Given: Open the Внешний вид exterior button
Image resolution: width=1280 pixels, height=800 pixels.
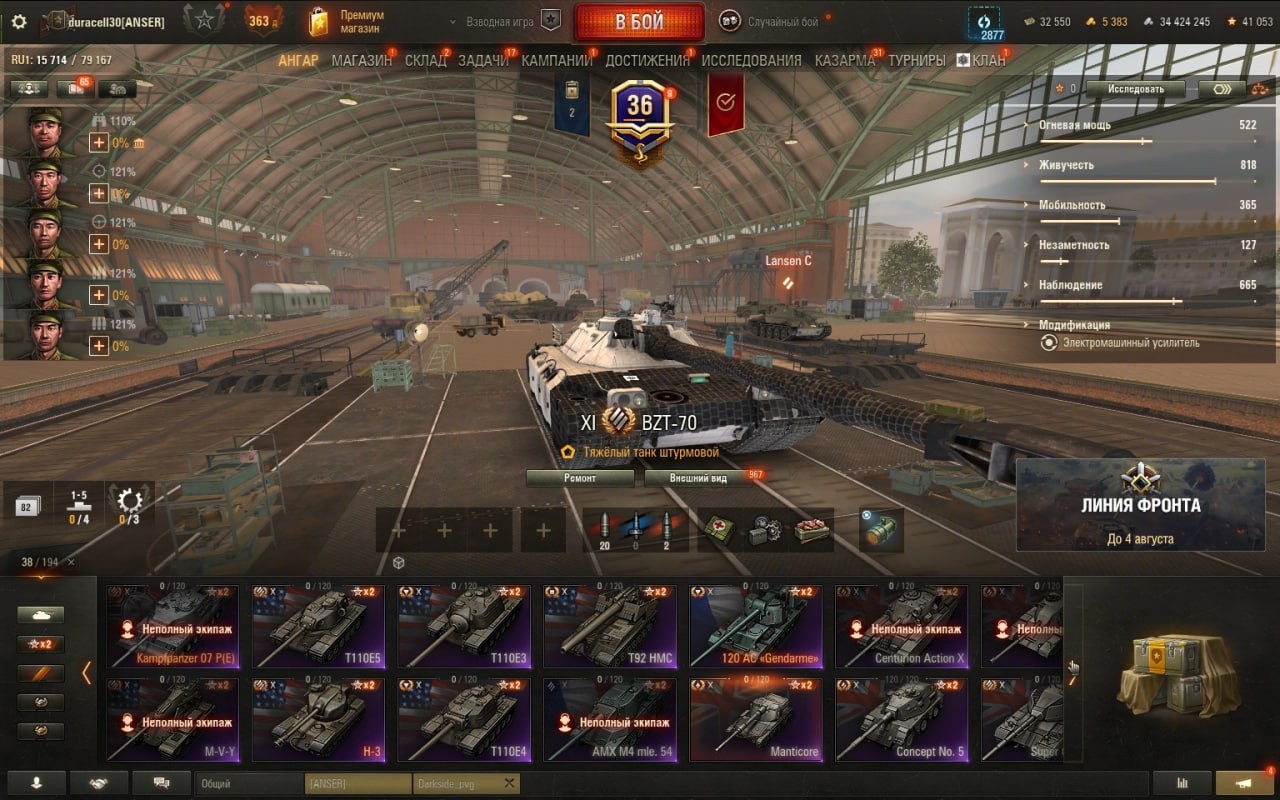Looking at the screenshot, I should pos(699,478).
